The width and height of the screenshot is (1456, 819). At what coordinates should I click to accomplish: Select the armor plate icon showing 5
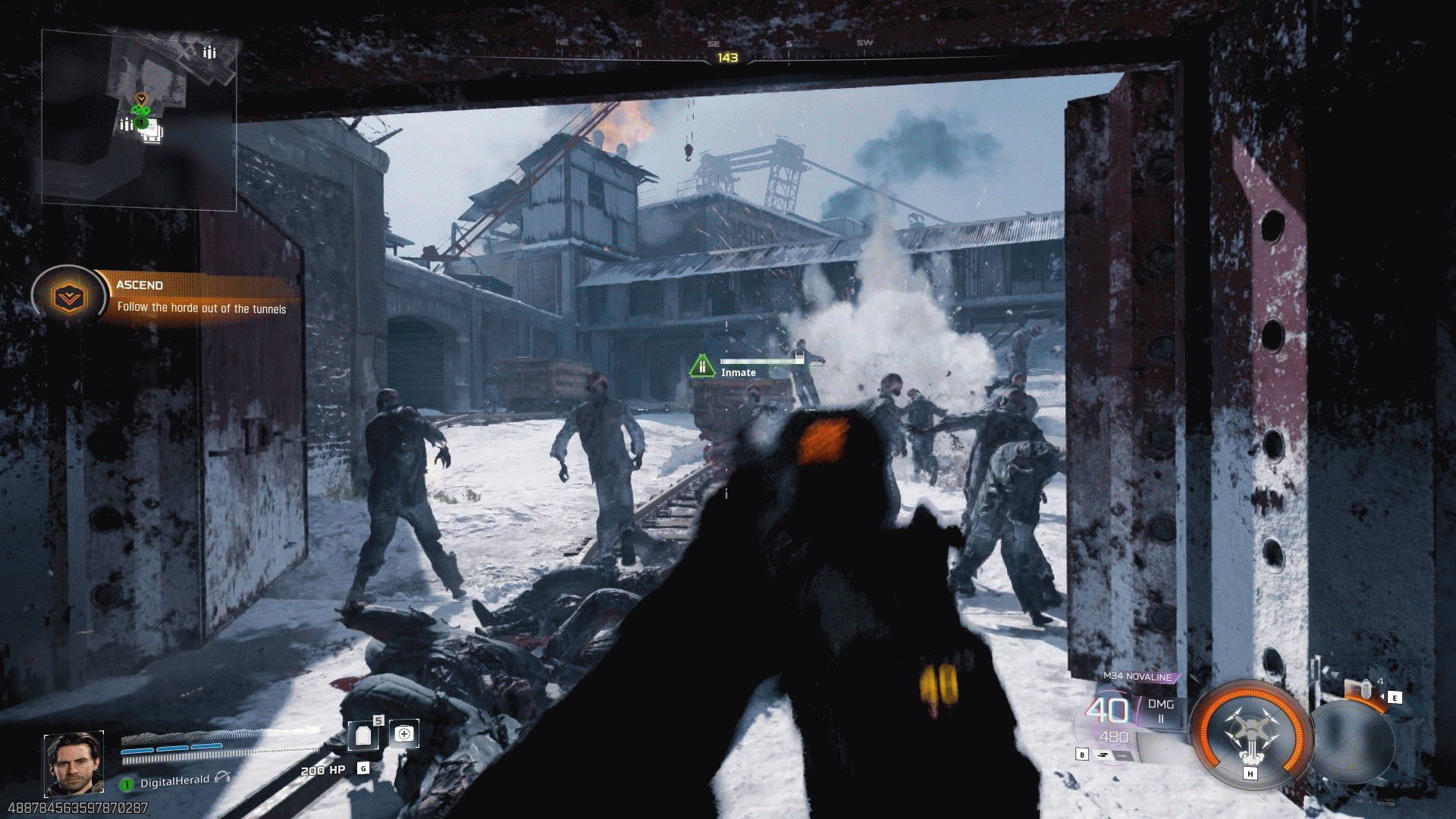[364, 734]
